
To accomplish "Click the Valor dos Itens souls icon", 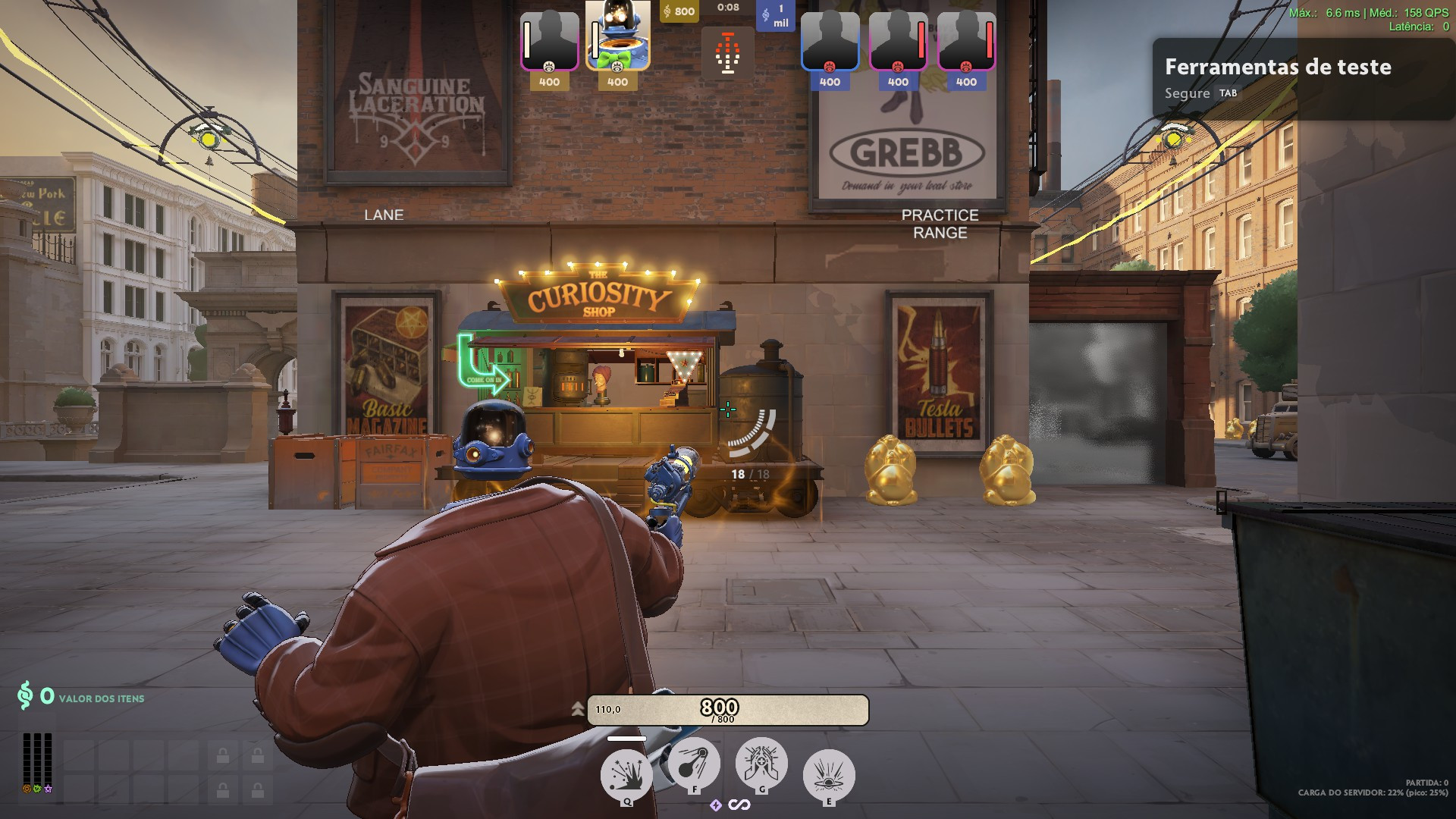I will coord(26,695).
